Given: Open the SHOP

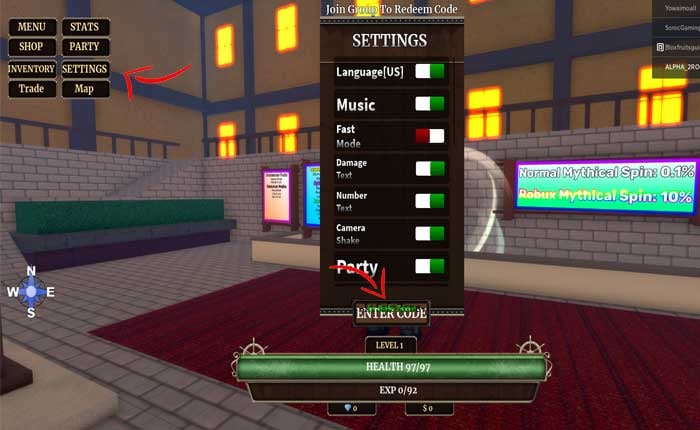Looking at the screenshot, I should click(x=32, y=47).
